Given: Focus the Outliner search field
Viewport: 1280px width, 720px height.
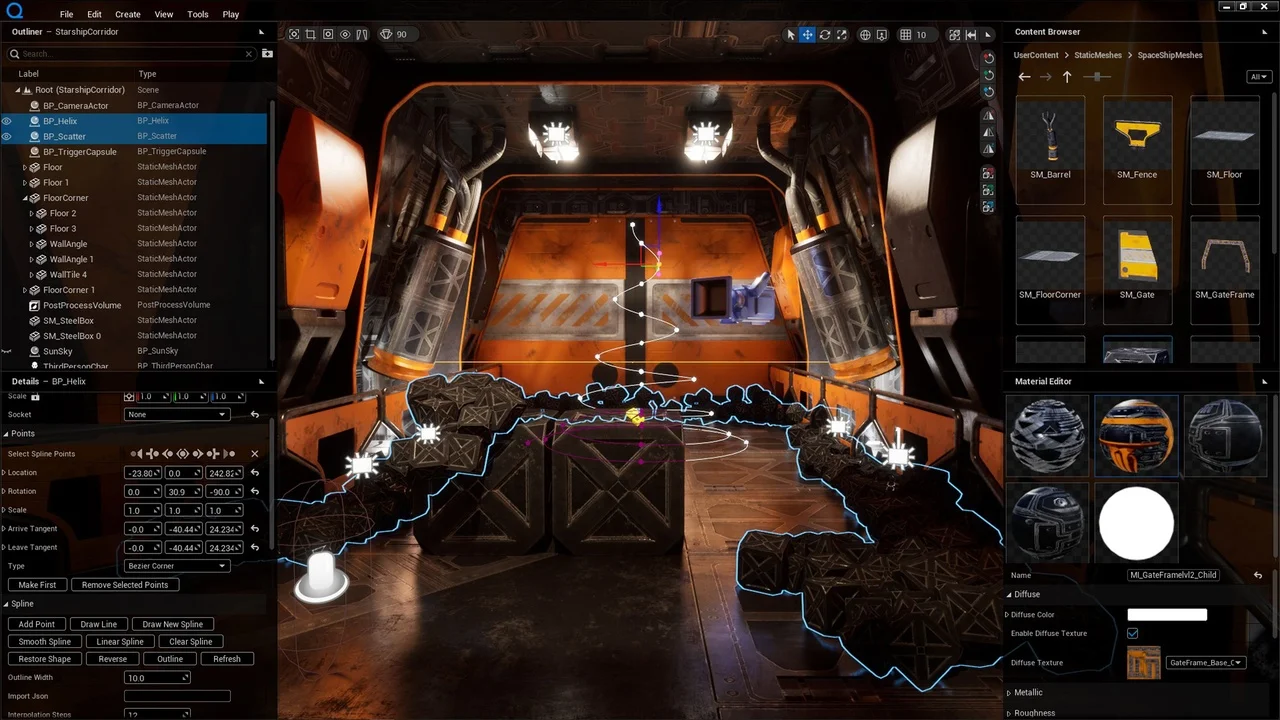Looking at the screenshot, I should [130, 54].
